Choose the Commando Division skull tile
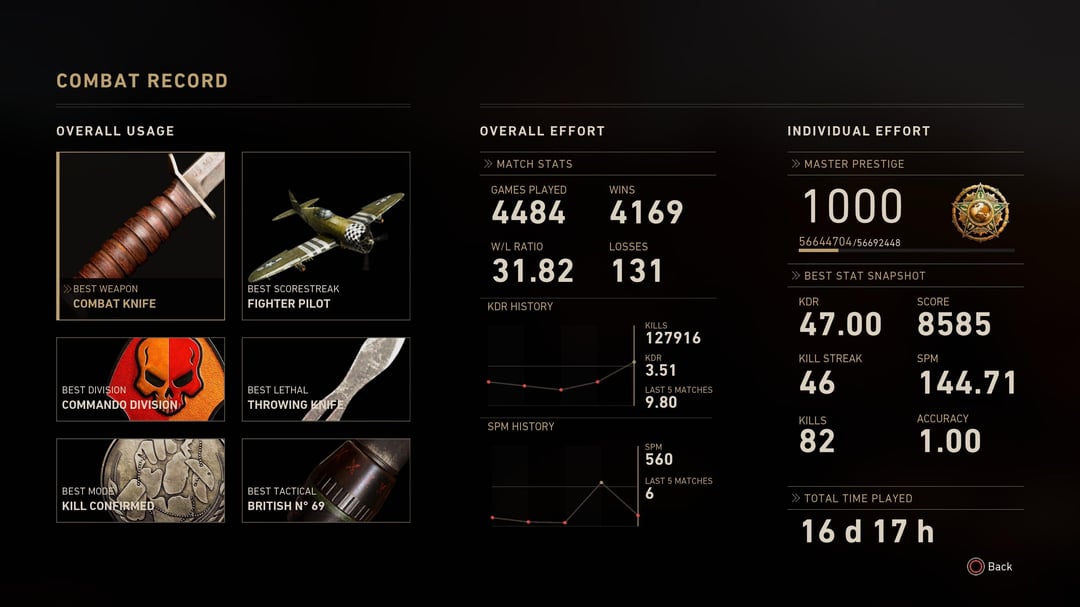Image resolution: width=1080 pixels, height=607 pixels. click(x=141, y=379)
